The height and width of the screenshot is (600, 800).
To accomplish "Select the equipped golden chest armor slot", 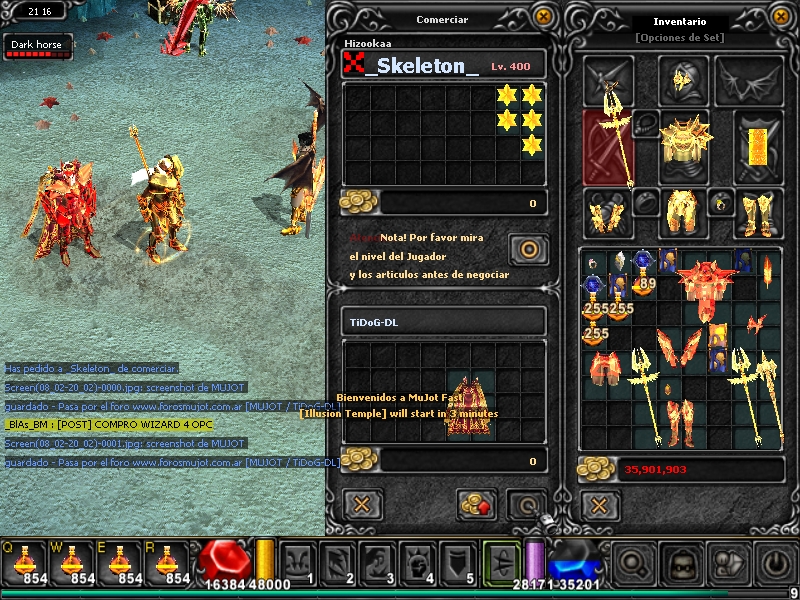I will pos(685,143).
